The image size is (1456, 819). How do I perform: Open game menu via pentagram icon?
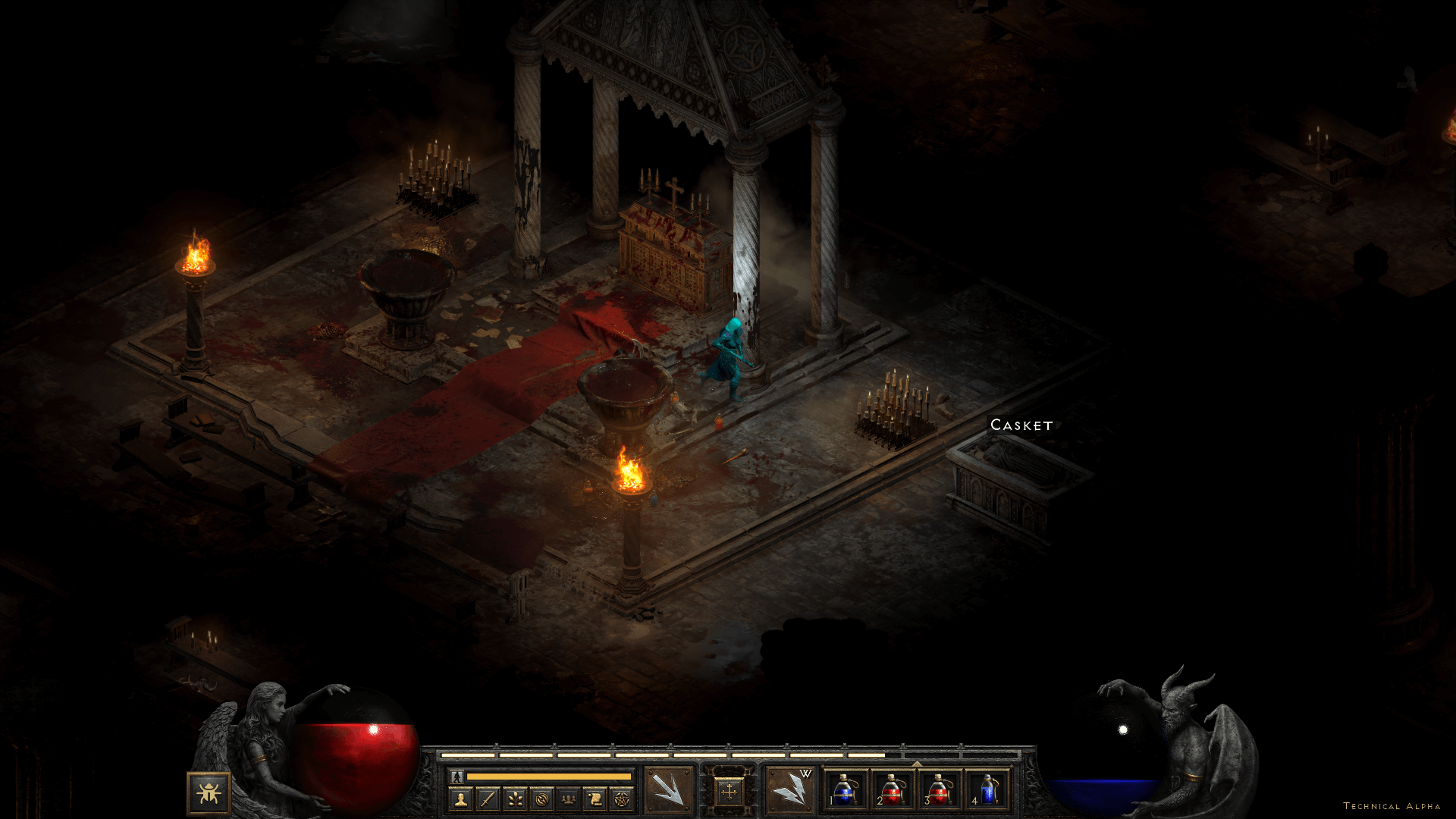622,799
